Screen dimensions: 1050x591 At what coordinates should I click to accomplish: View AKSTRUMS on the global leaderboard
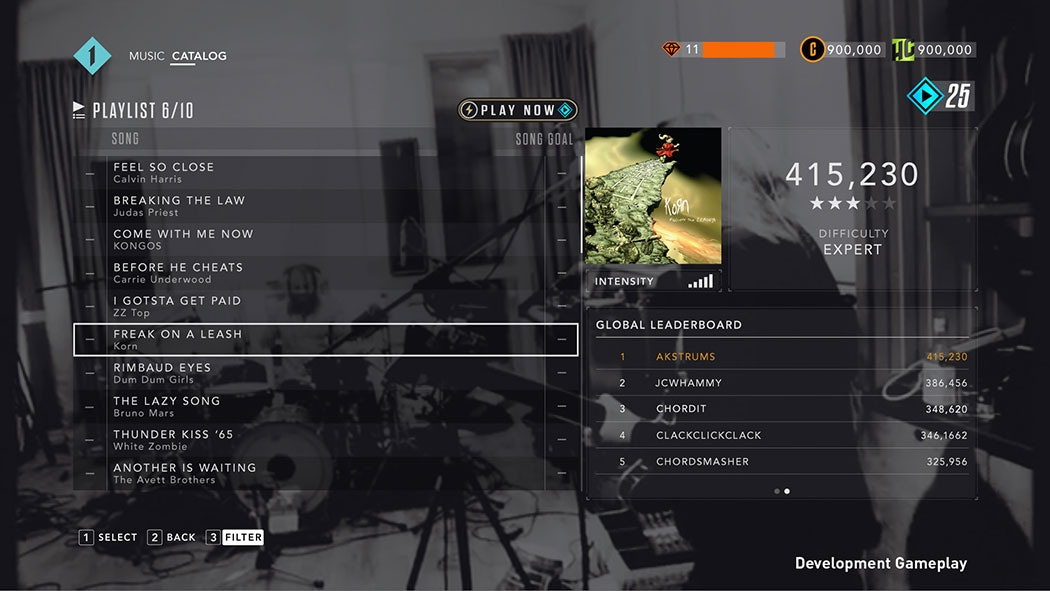click(781, 357)
